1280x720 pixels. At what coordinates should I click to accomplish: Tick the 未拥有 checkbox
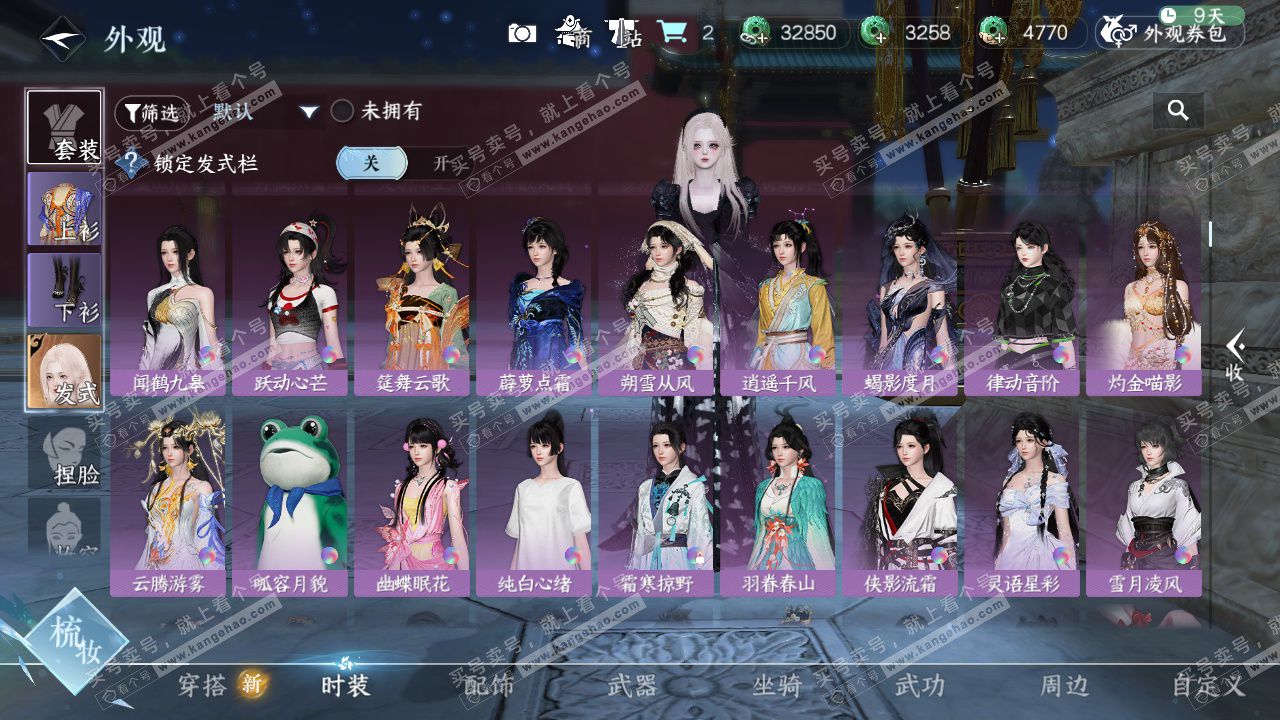coord(343,111)
